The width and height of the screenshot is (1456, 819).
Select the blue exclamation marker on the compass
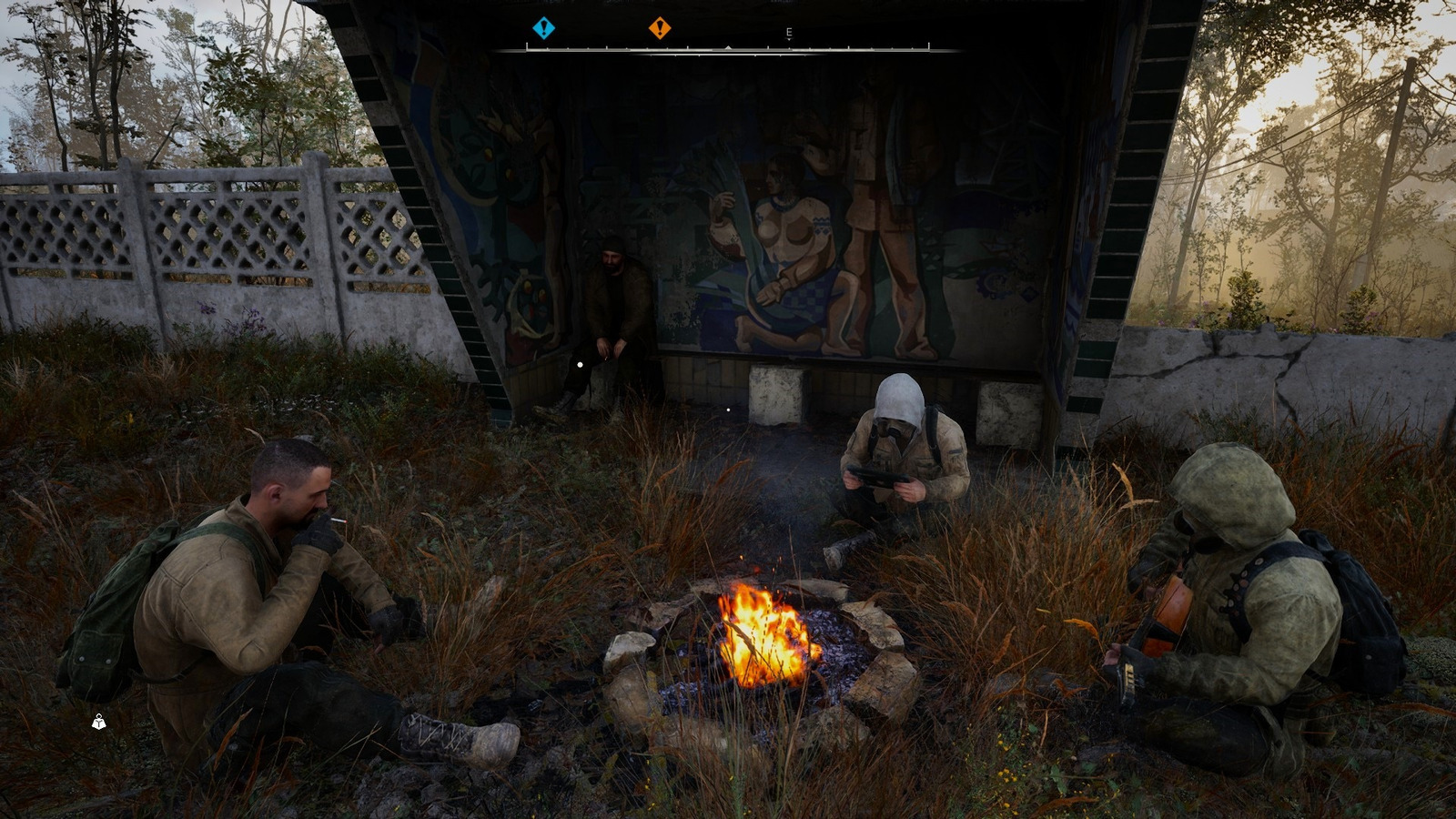click(x=543, y=28)
